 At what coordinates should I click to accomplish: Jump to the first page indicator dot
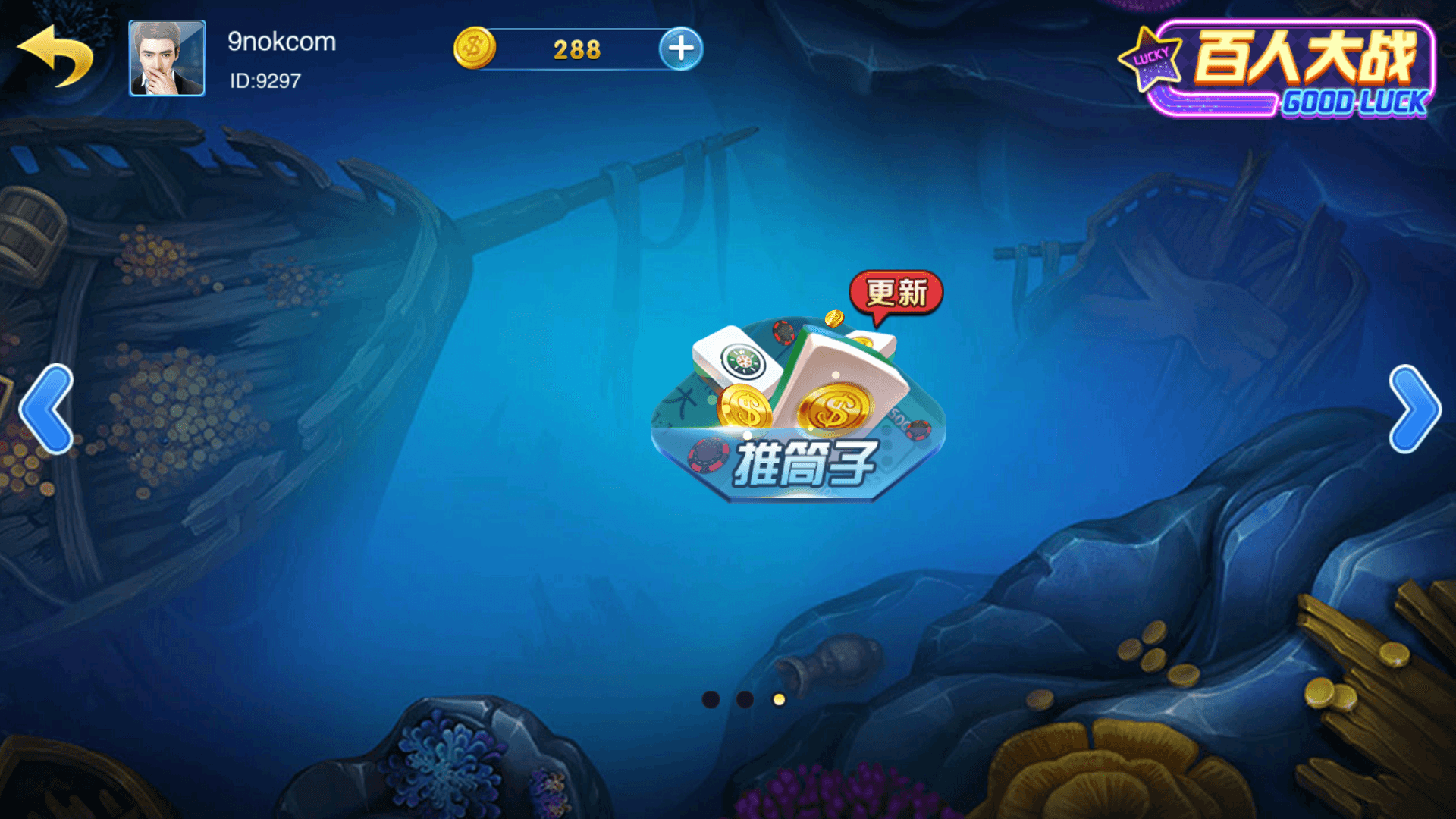(x=711, y=699)
